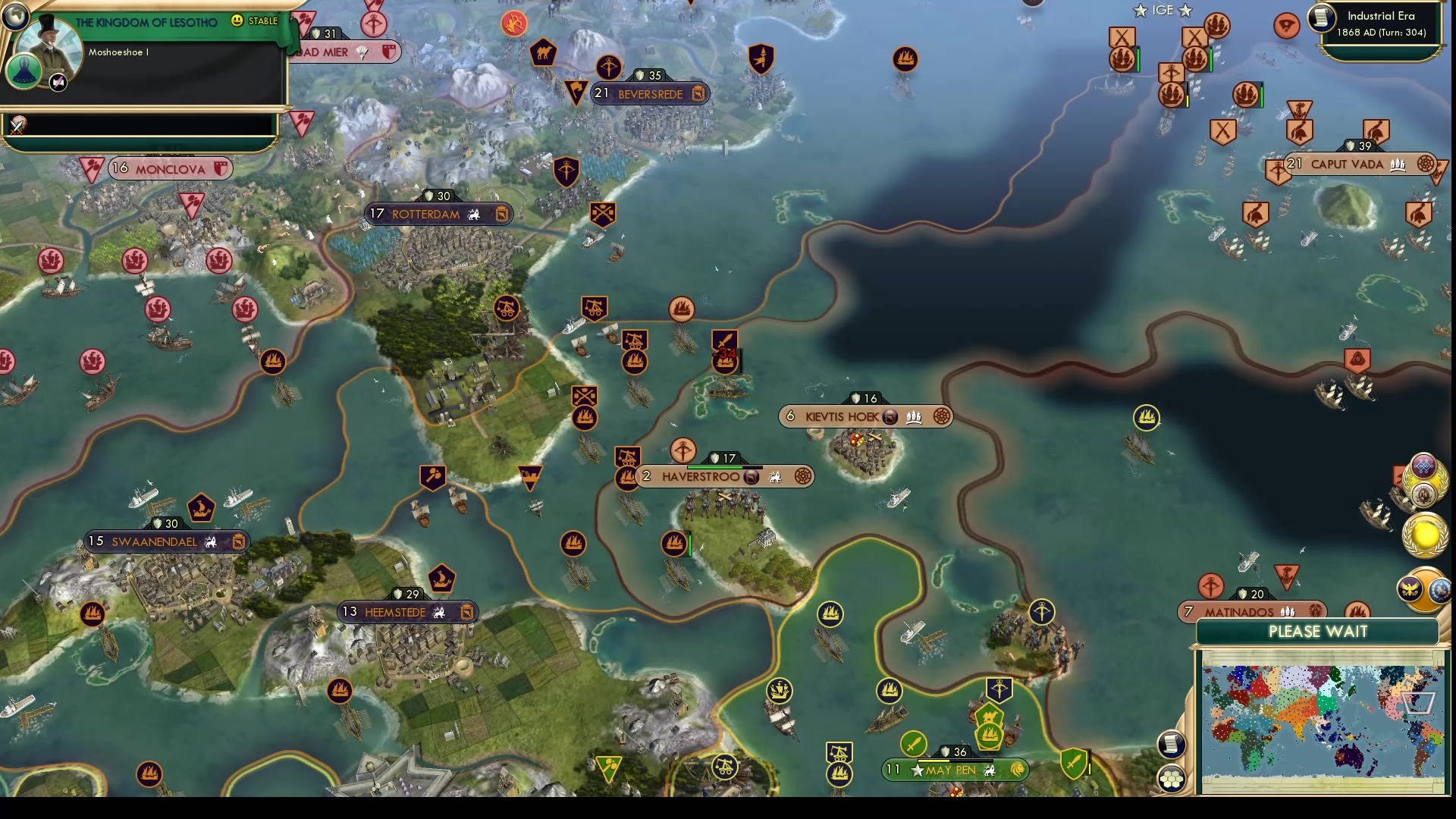Select the trebuchet unit flag above Haverstroo
1456x819 pixels.
(627, 457)
